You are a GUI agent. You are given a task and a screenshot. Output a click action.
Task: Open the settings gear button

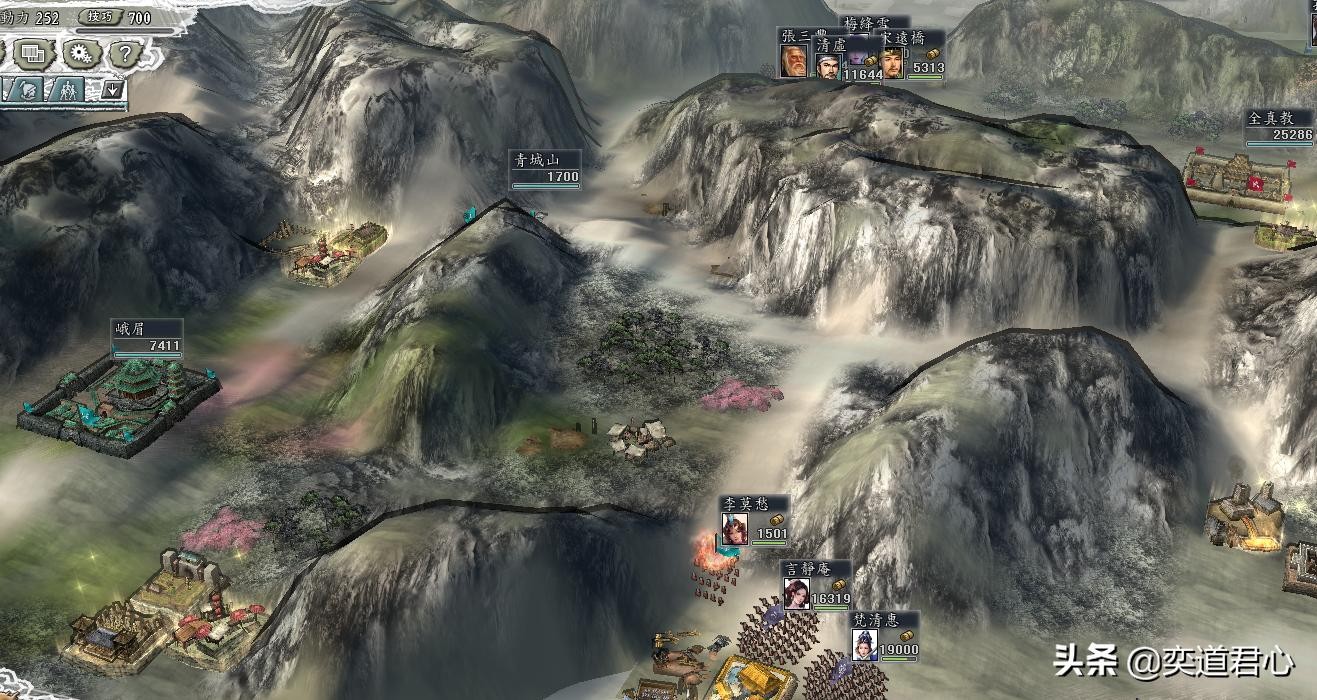(78, 53)
